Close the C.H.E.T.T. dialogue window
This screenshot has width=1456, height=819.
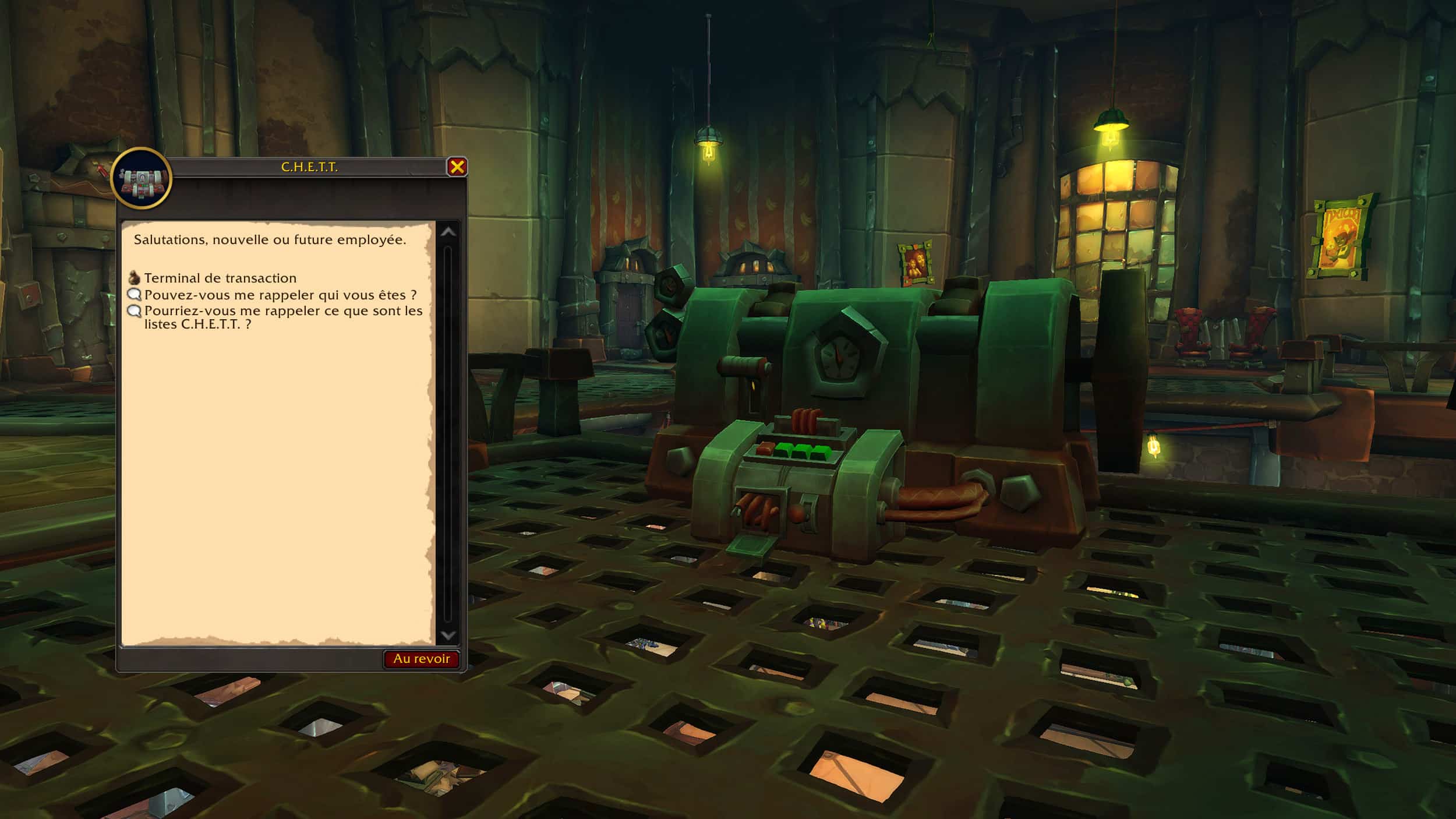pos(457,167)
